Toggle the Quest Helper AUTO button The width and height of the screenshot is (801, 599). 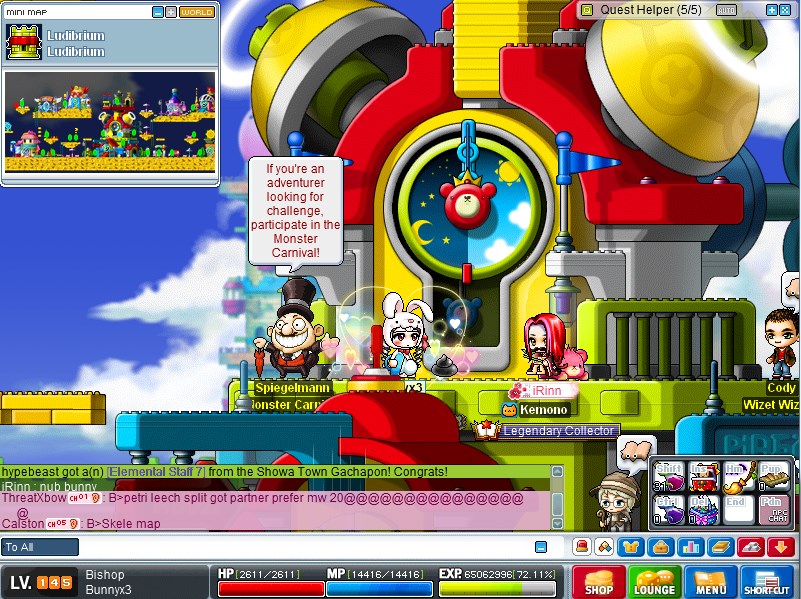(727, 10)
